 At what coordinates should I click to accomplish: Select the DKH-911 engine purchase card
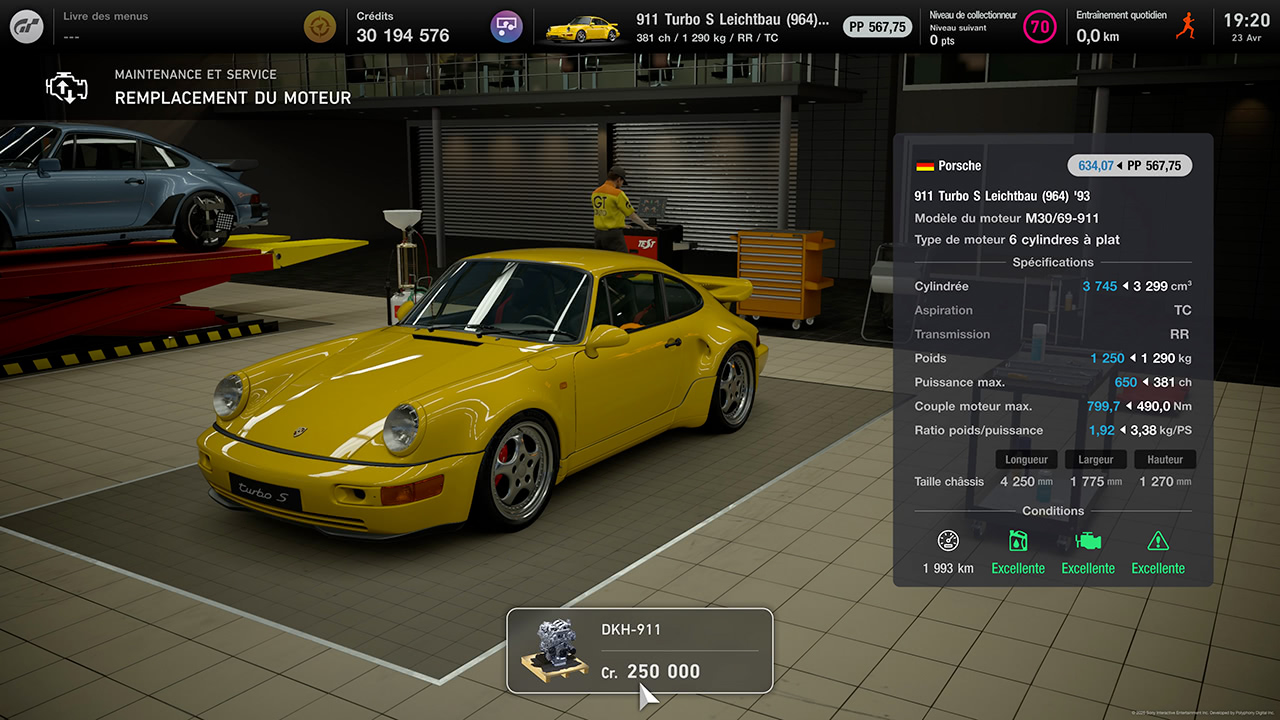[640, 650]
